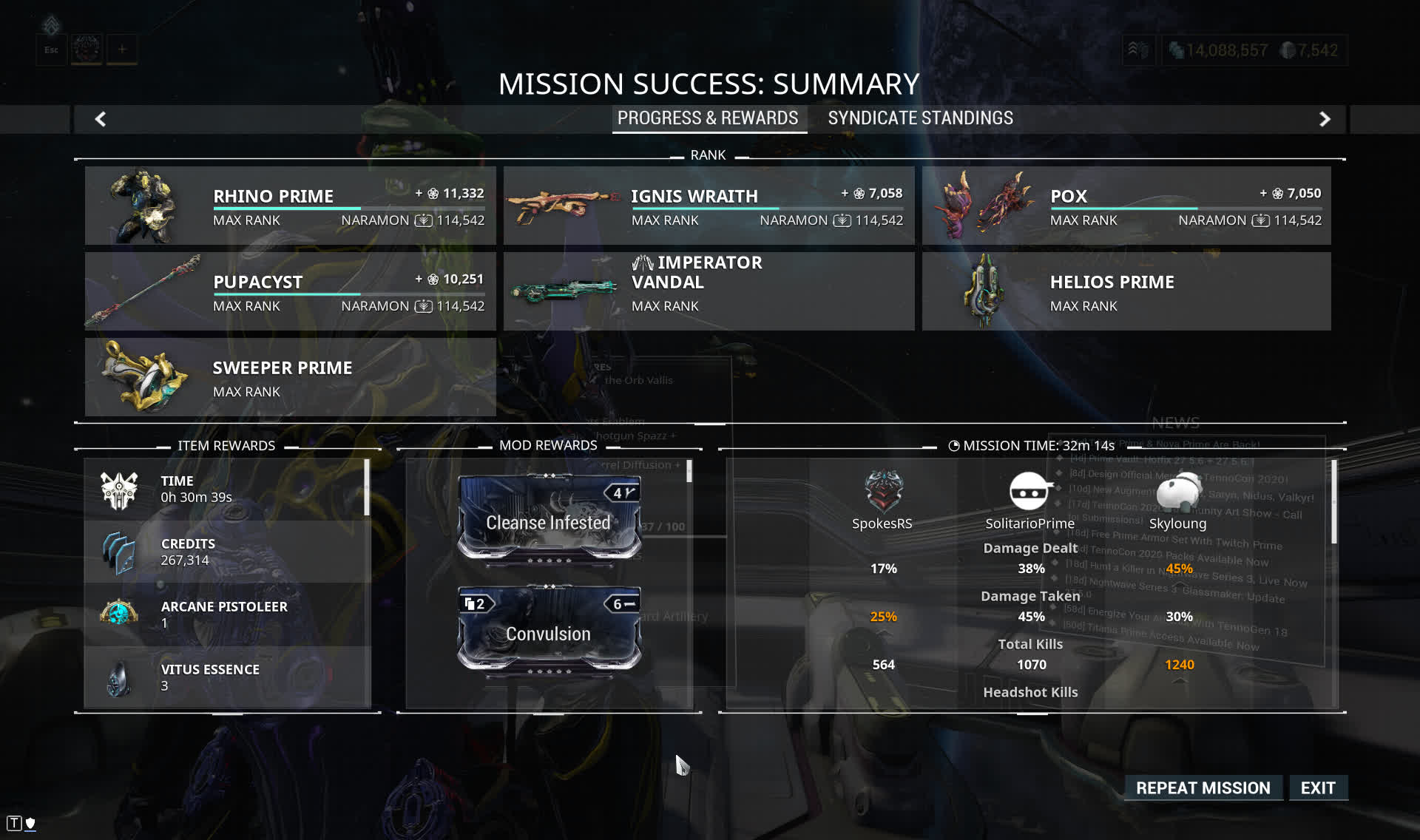This screenshot has width=1420, height=840.
Task: Advance with the right arrow button
Action: [1325, 119]
